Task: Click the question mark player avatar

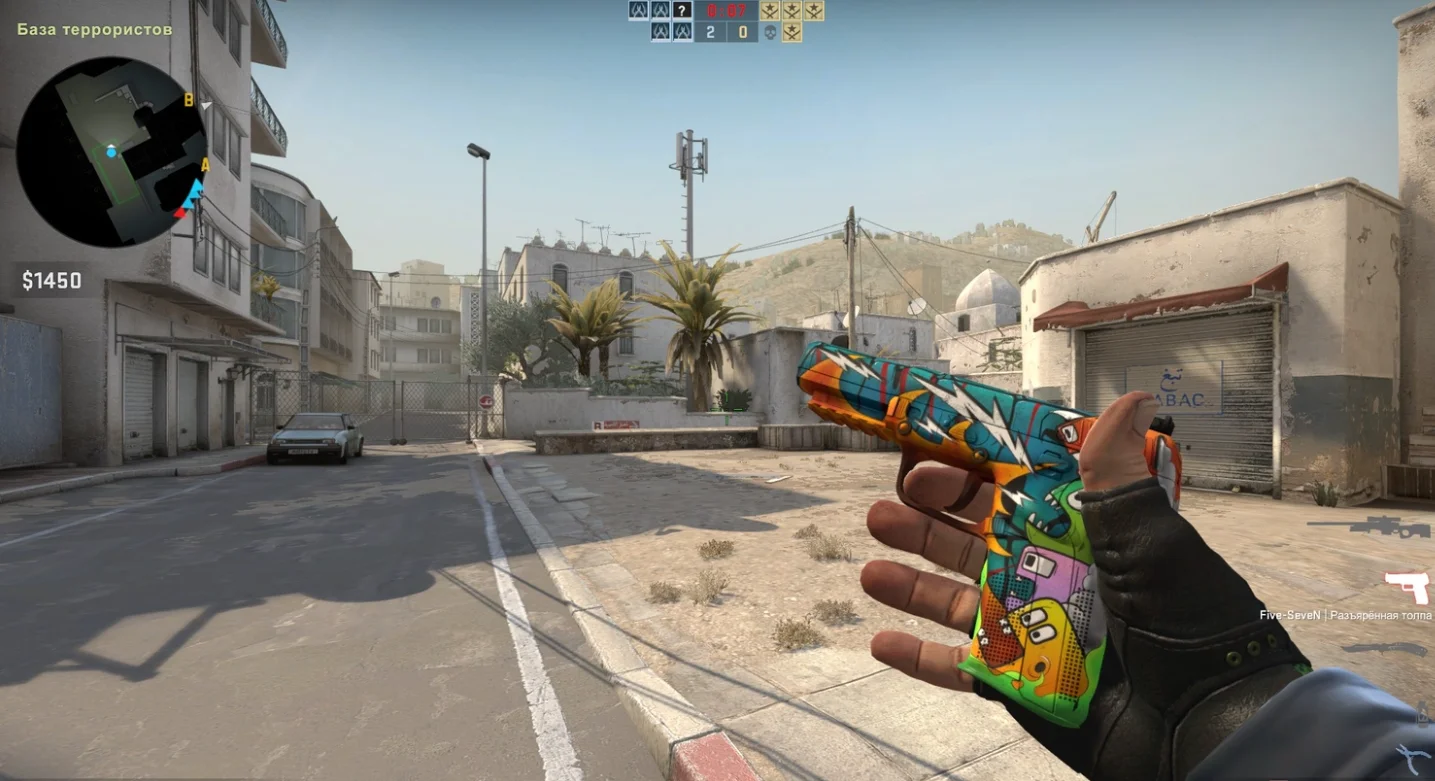Action: 682,11
